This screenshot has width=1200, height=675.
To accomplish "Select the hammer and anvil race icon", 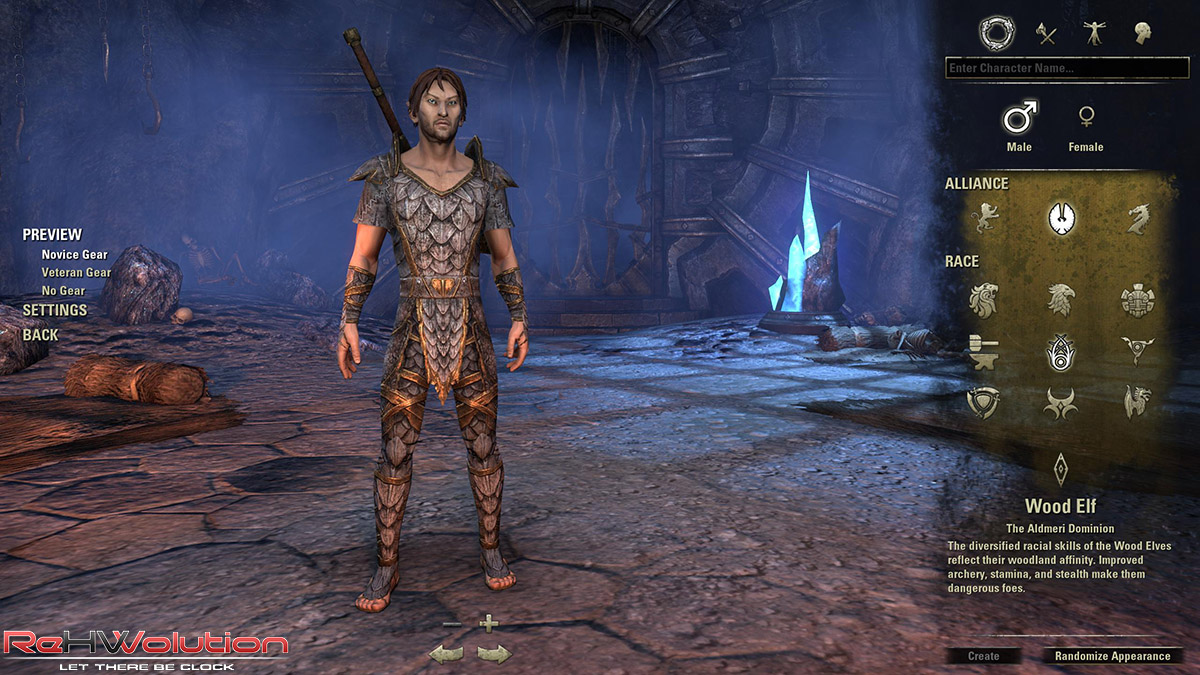I will tap(985, 351).
